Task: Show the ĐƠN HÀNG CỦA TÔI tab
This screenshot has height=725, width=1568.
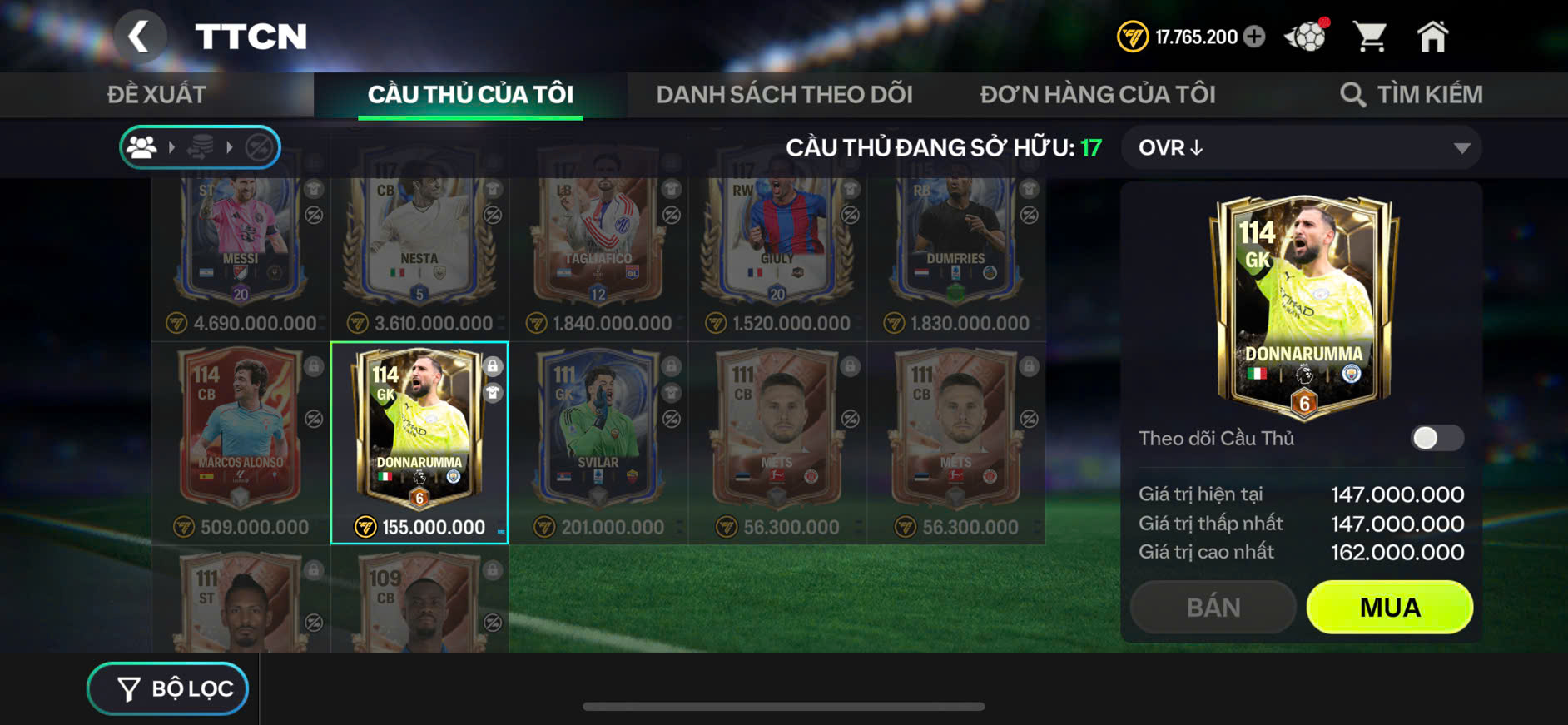Action: 1097,94
